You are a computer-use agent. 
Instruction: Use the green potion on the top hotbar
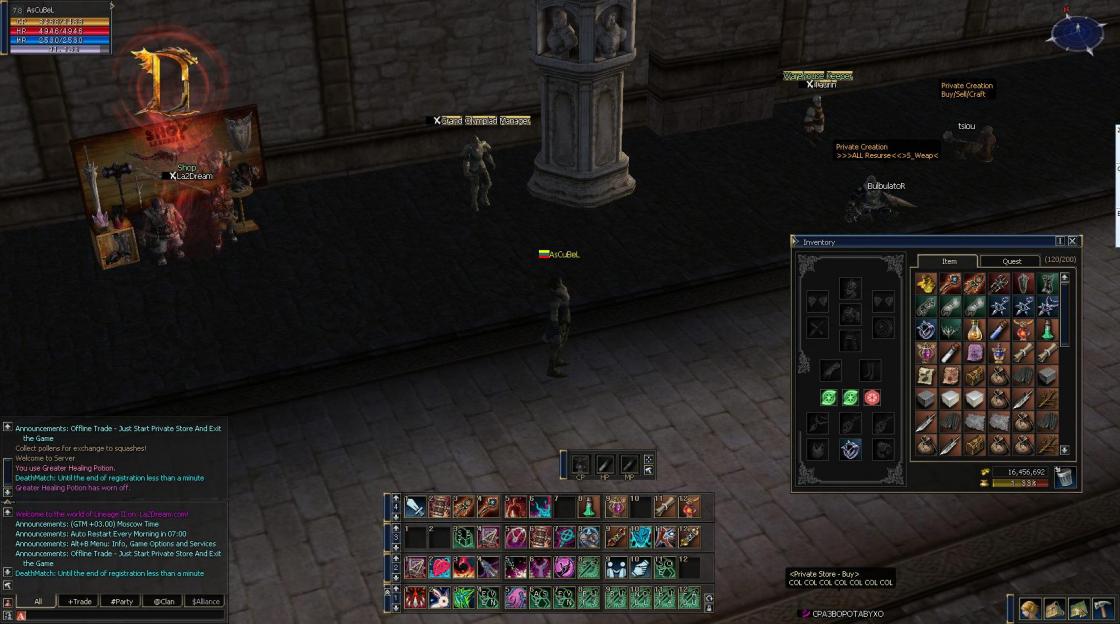(590, 507)
